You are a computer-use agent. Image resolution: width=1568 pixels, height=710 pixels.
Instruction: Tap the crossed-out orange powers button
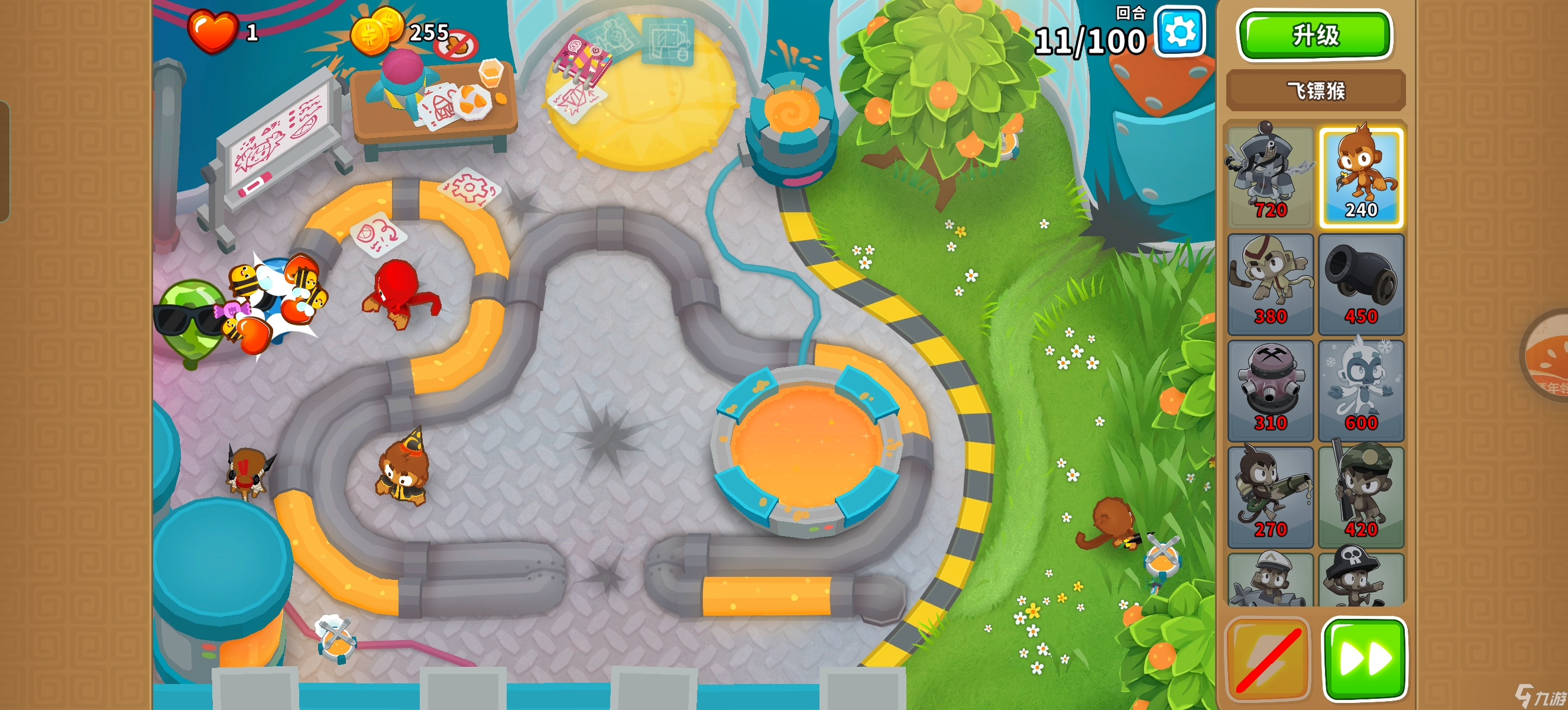[1268, 659]
